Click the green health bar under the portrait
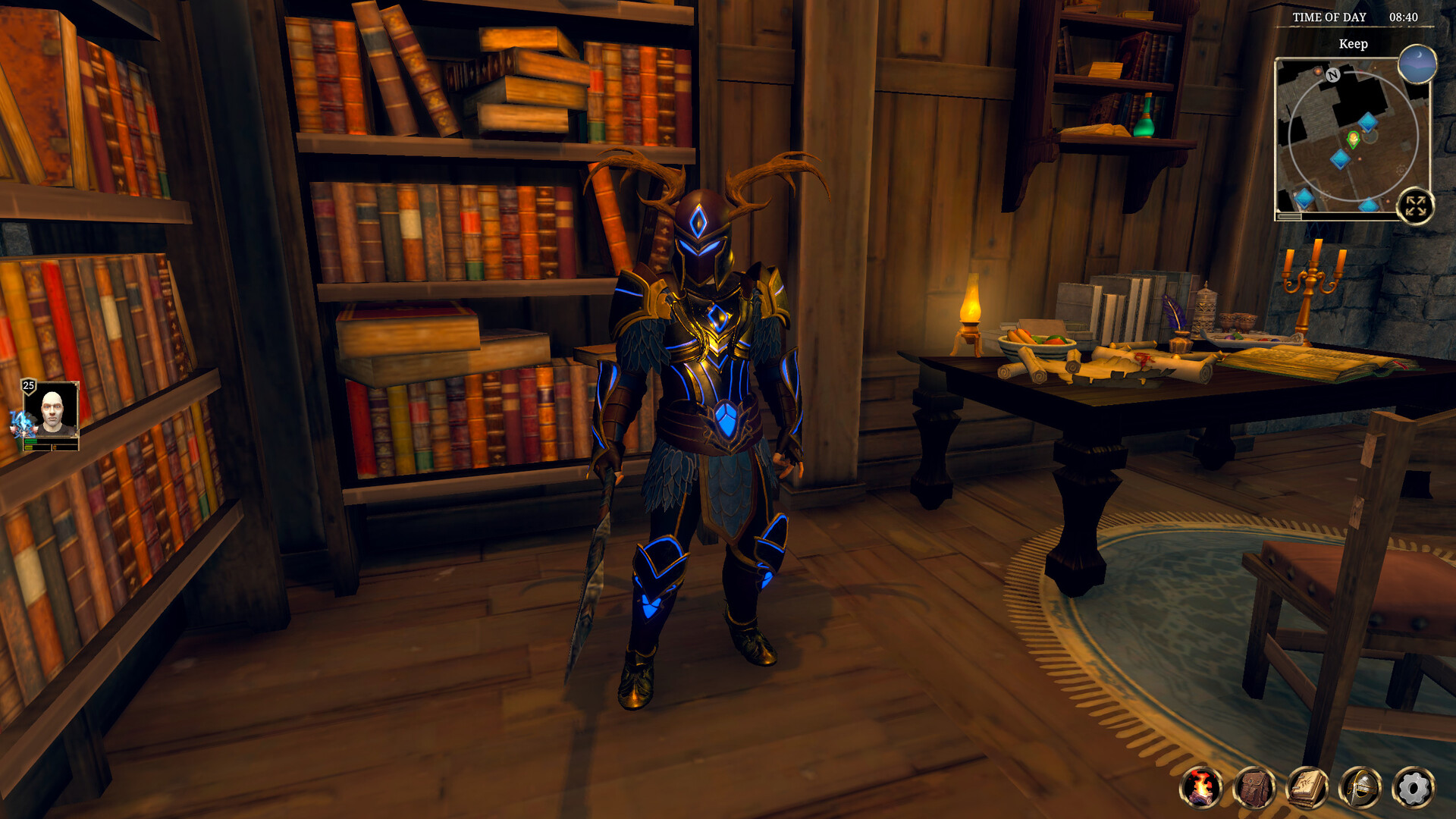The width and height of the screenshot is (1456, 819). pos(31,441)
